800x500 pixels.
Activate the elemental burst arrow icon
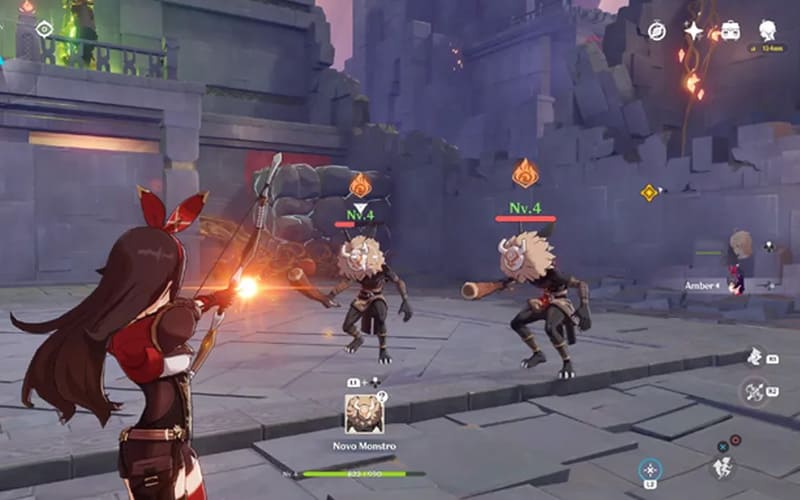tap(754, 391)
